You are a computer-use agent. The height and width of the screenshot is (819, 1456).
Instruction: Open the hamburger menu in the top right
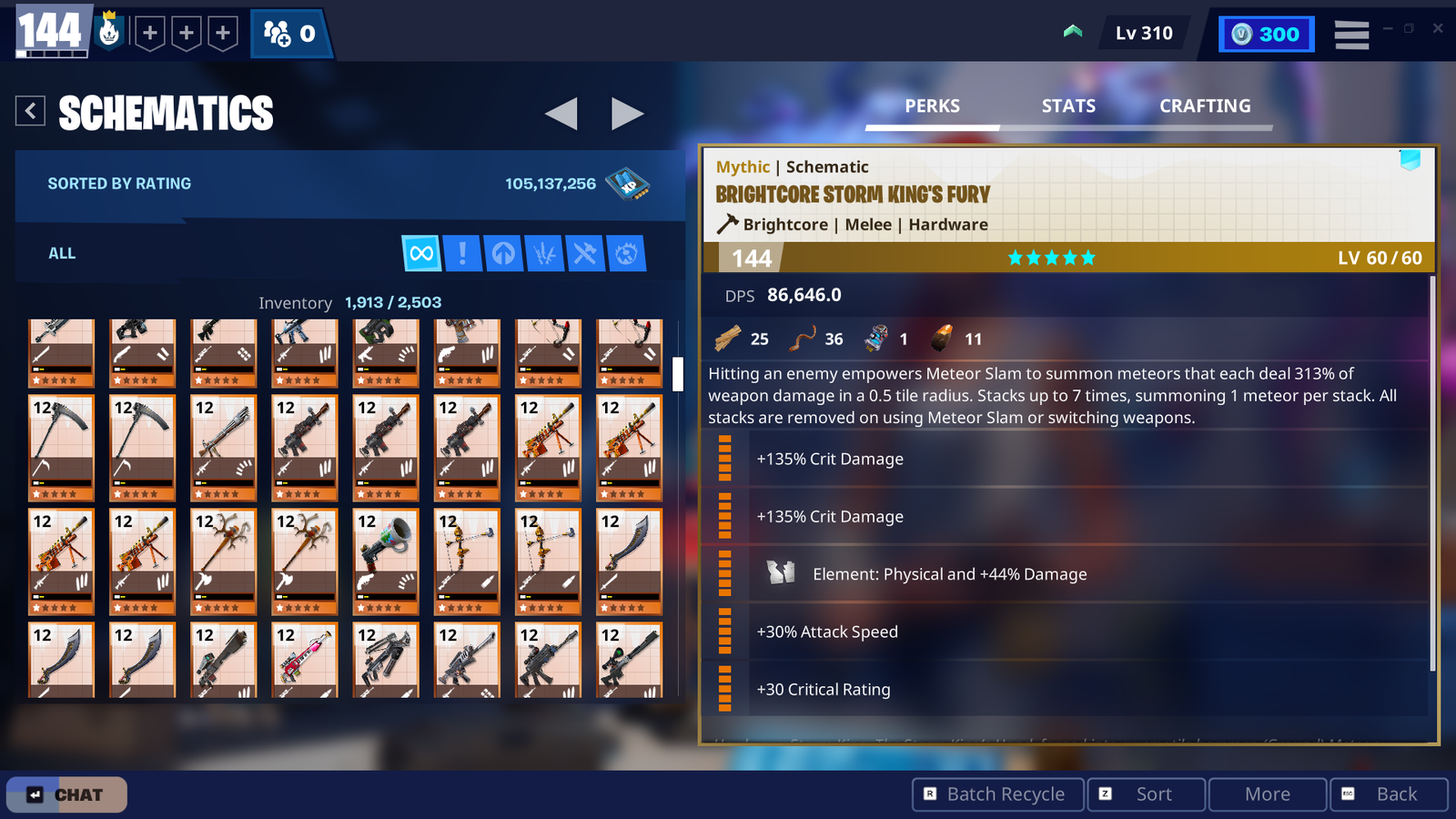[1351, 34]
